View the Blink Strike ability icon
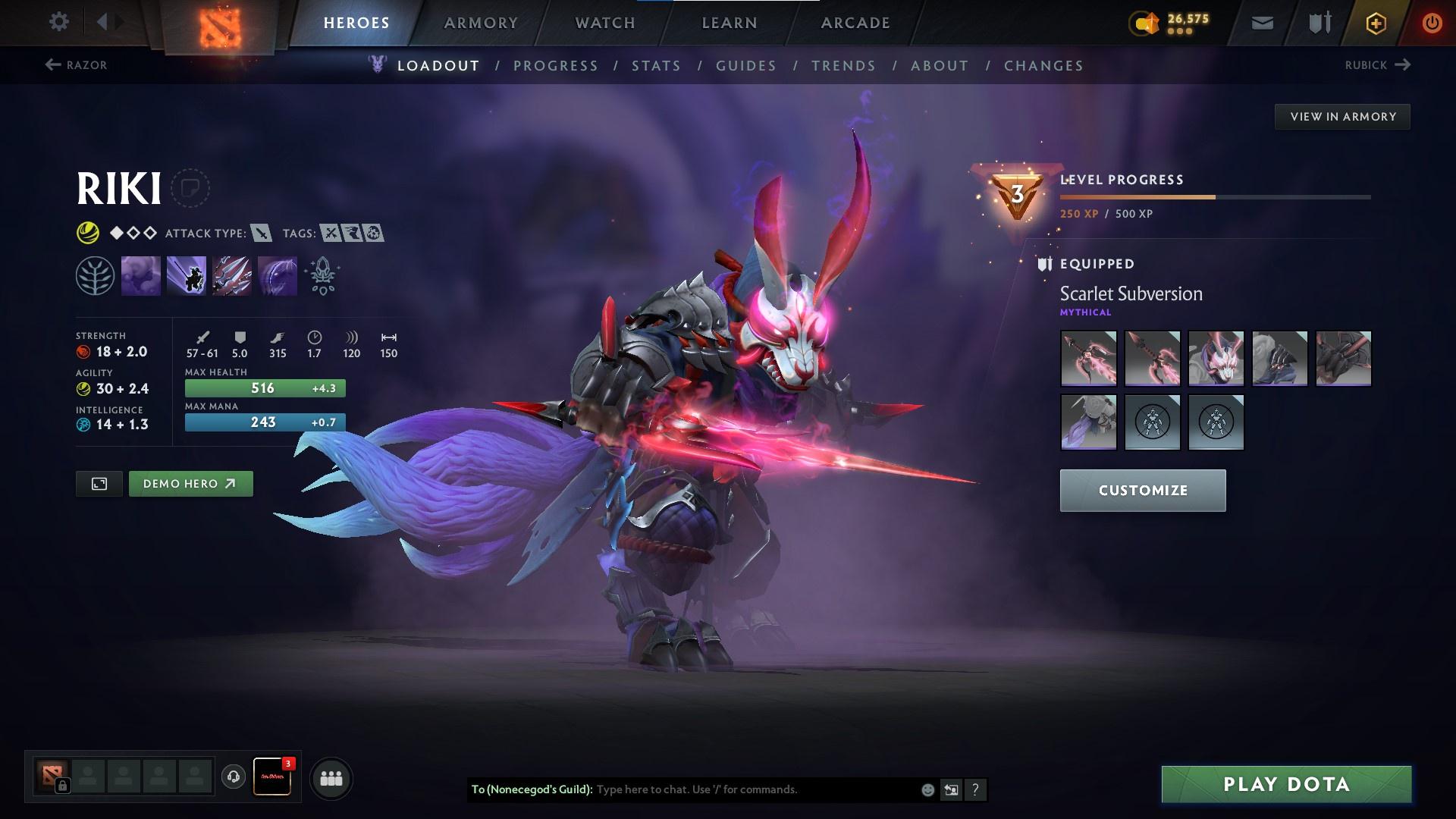 click(187, 275)
